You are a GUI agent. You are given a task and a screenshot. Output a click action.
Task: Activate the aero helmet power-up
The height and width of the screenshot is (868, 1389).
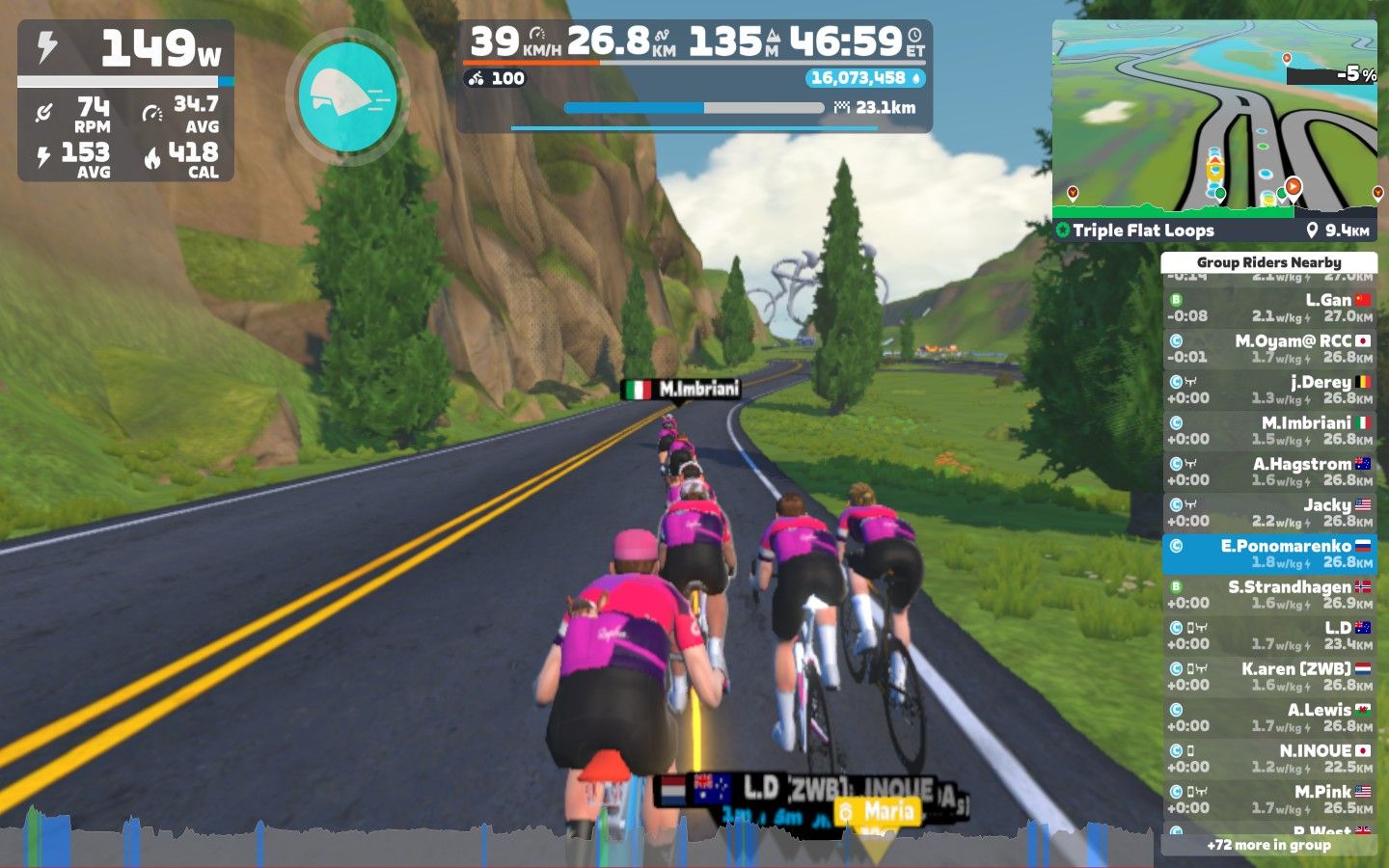tap(347, 96)
